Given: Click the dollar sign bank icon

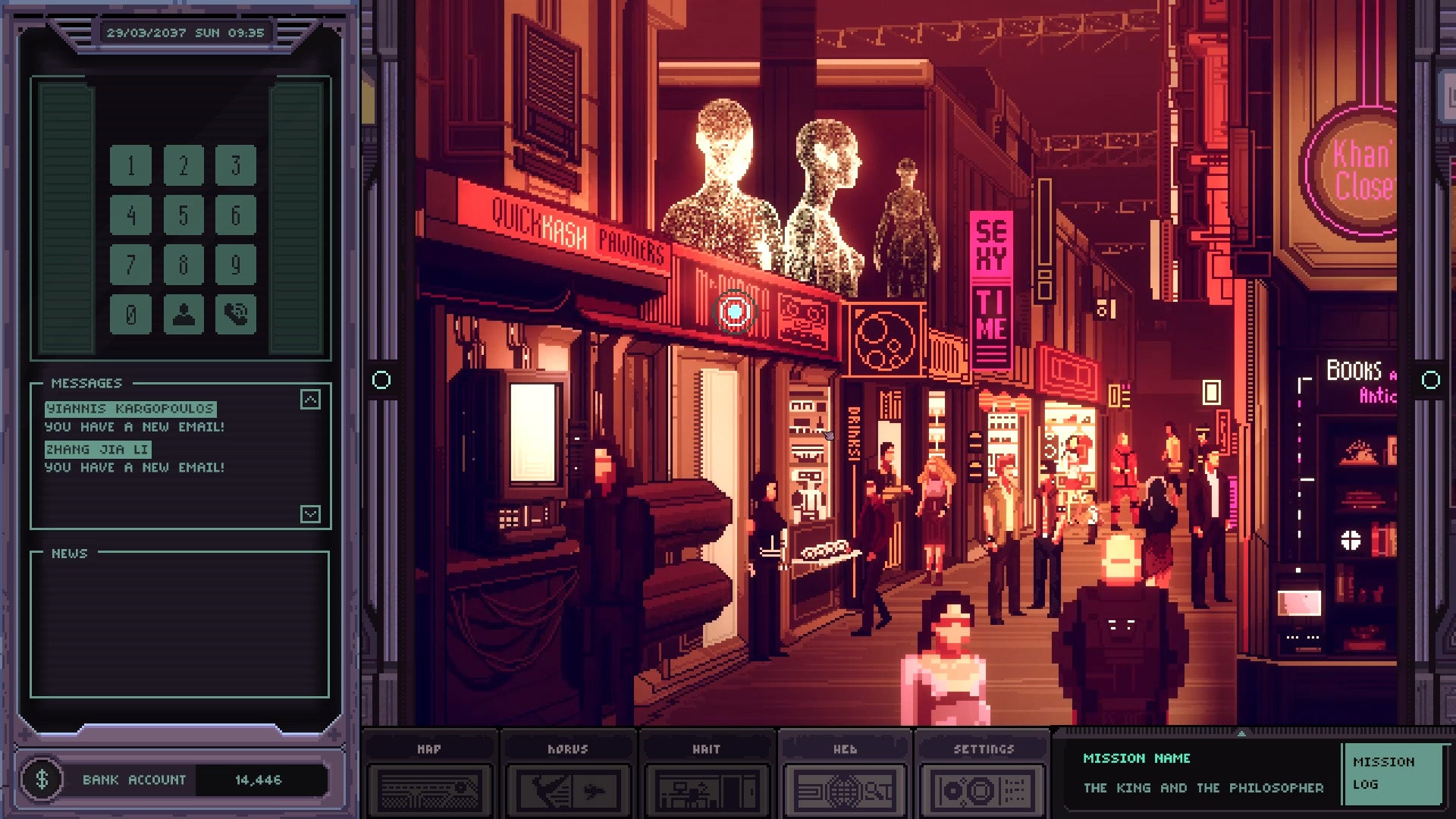Looking at the screenshot, I should 43,779.
